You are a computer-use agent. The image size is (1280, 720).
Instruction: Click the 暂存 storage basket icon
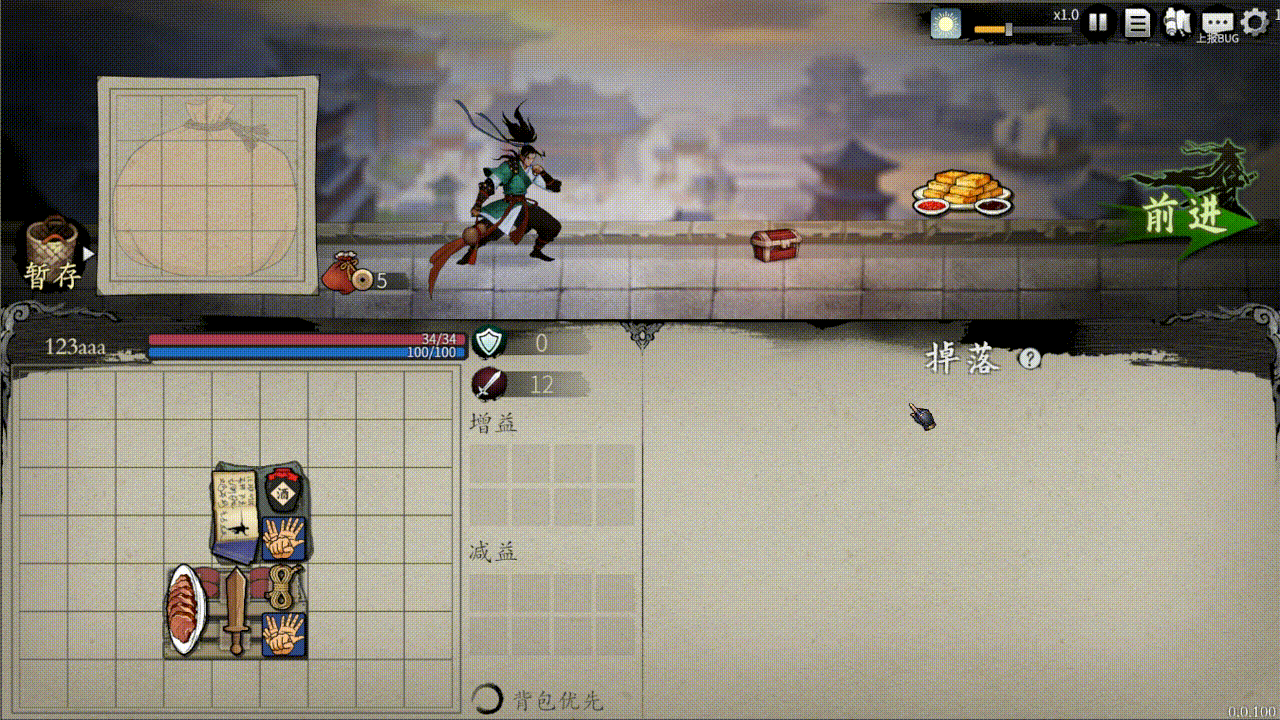click(52, 243)
